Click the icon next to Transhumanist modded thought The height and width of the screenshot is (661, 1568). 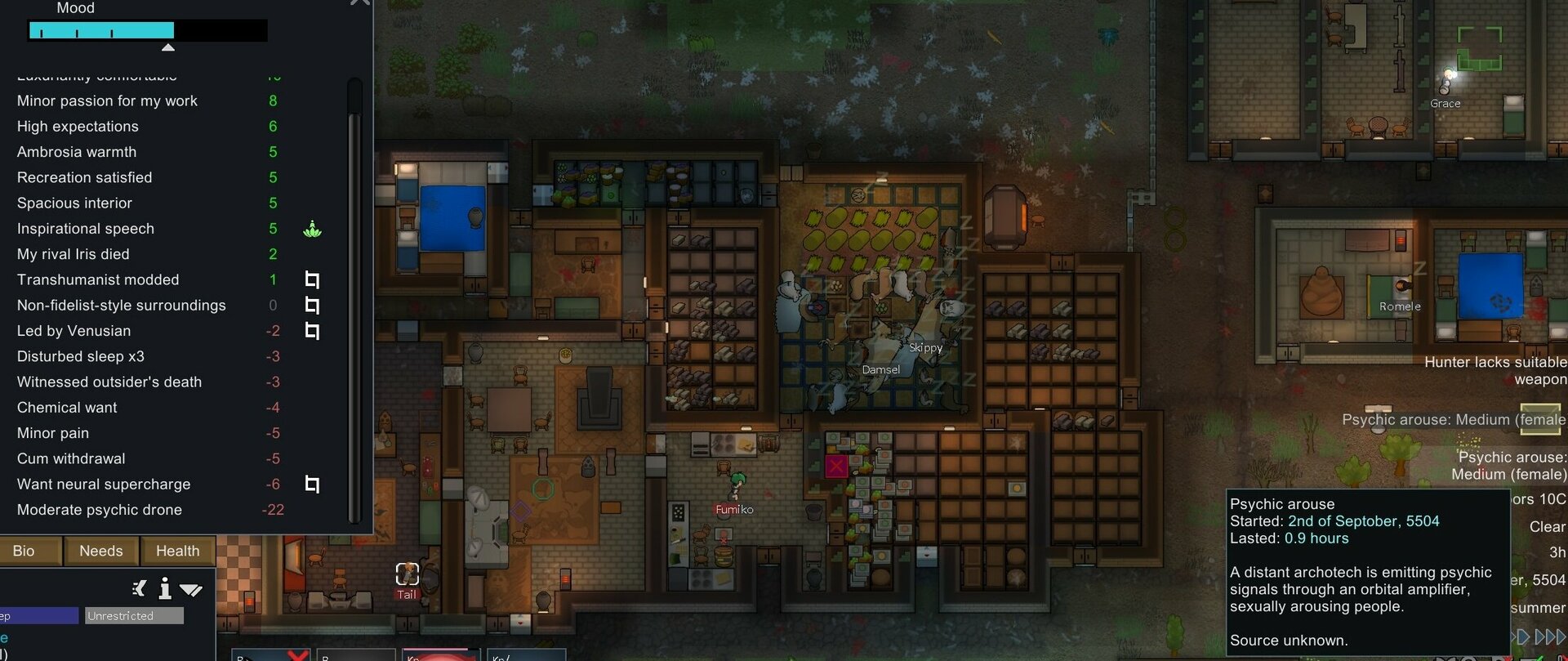[311, 279]
